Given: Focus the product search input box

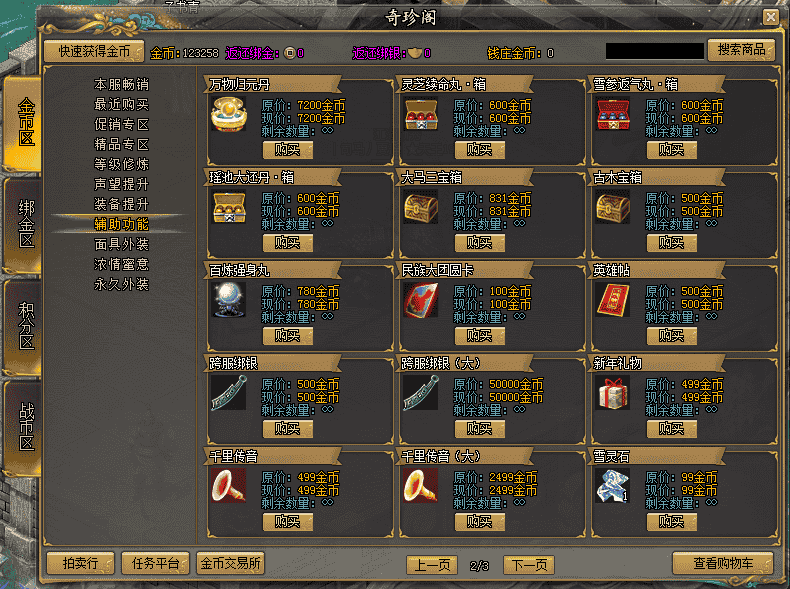Looking at the screenshot, I should (x=654, y=51).
